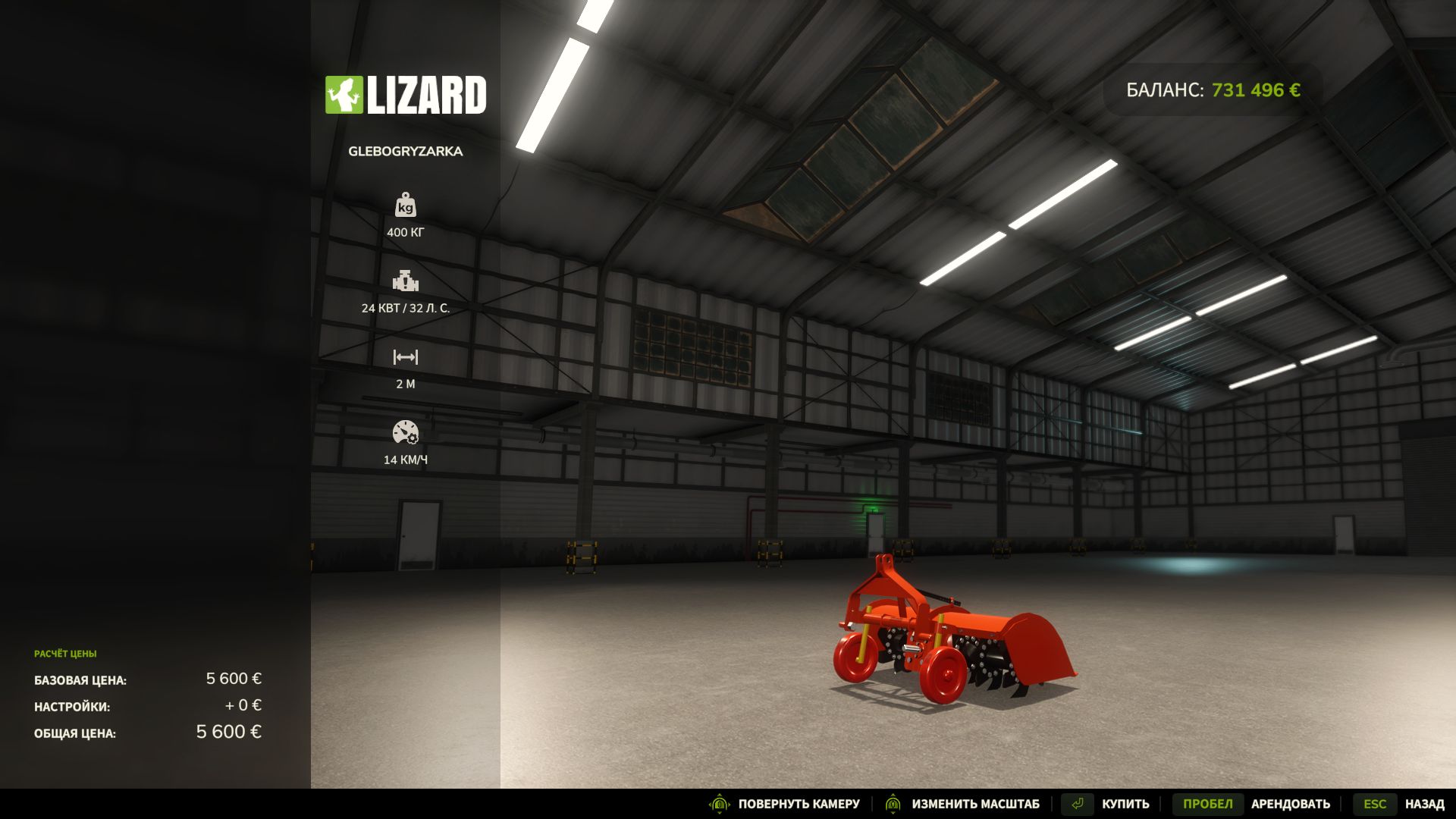Viewport: 1456px width, 819px height.
Task: Click the scale icon next to Изменить масштаб
Action: tap(893, 803)
